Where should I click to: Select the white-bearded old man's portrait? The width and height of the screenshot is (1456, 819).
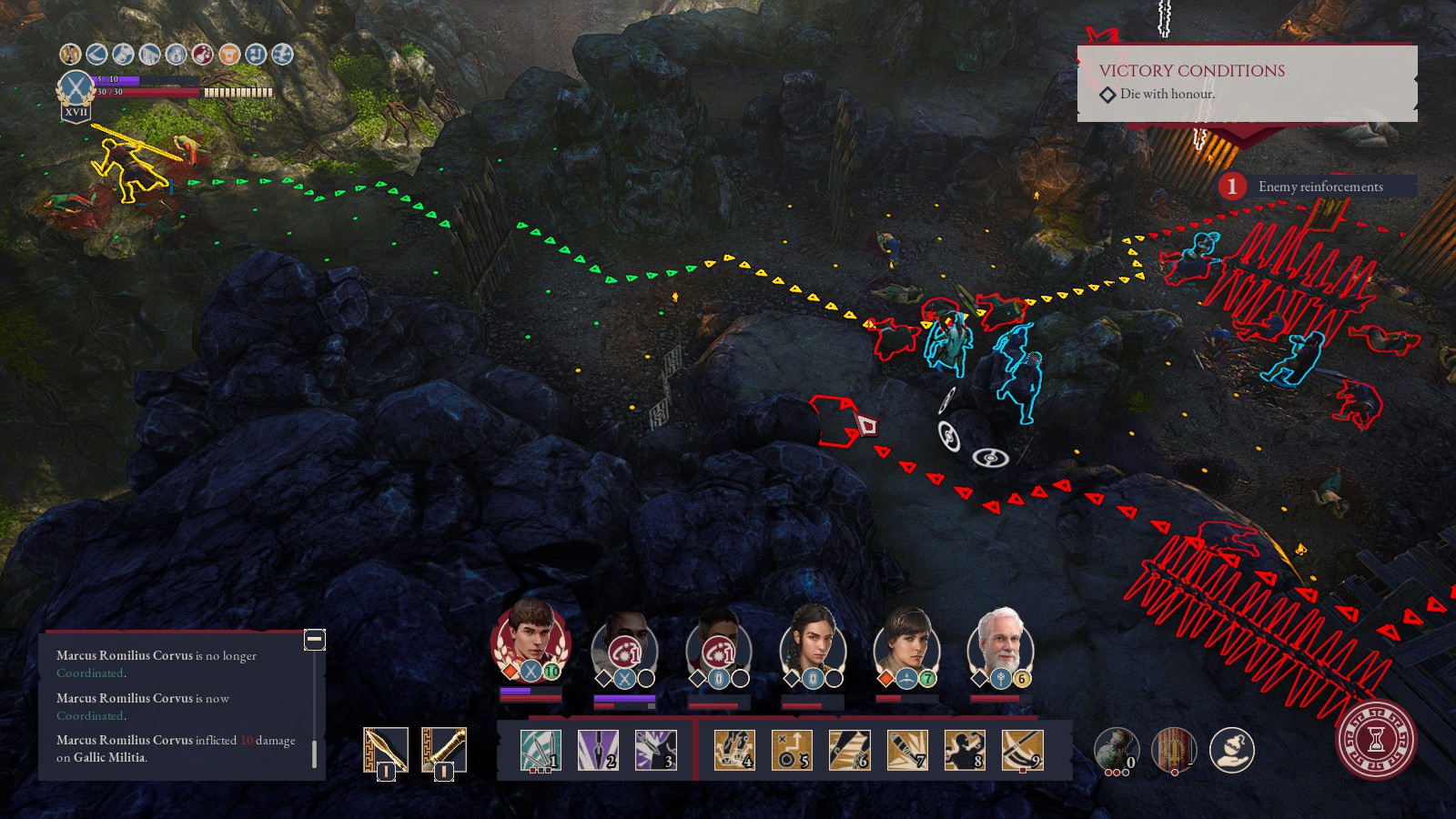coord(1000,639)
